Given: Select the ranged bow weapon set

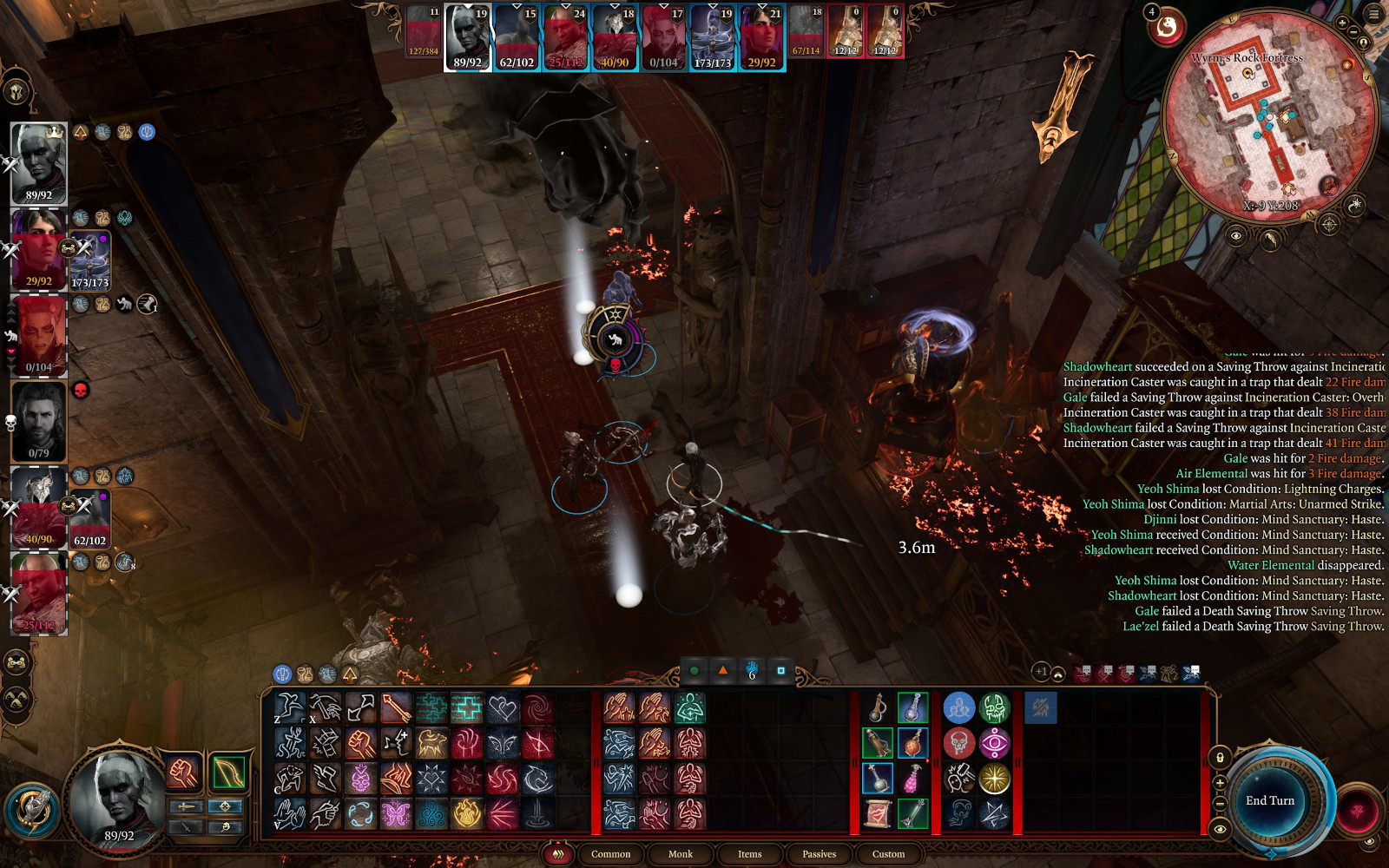Looking at the screenshot, I should pyautogui.click(x=228, y=772).
